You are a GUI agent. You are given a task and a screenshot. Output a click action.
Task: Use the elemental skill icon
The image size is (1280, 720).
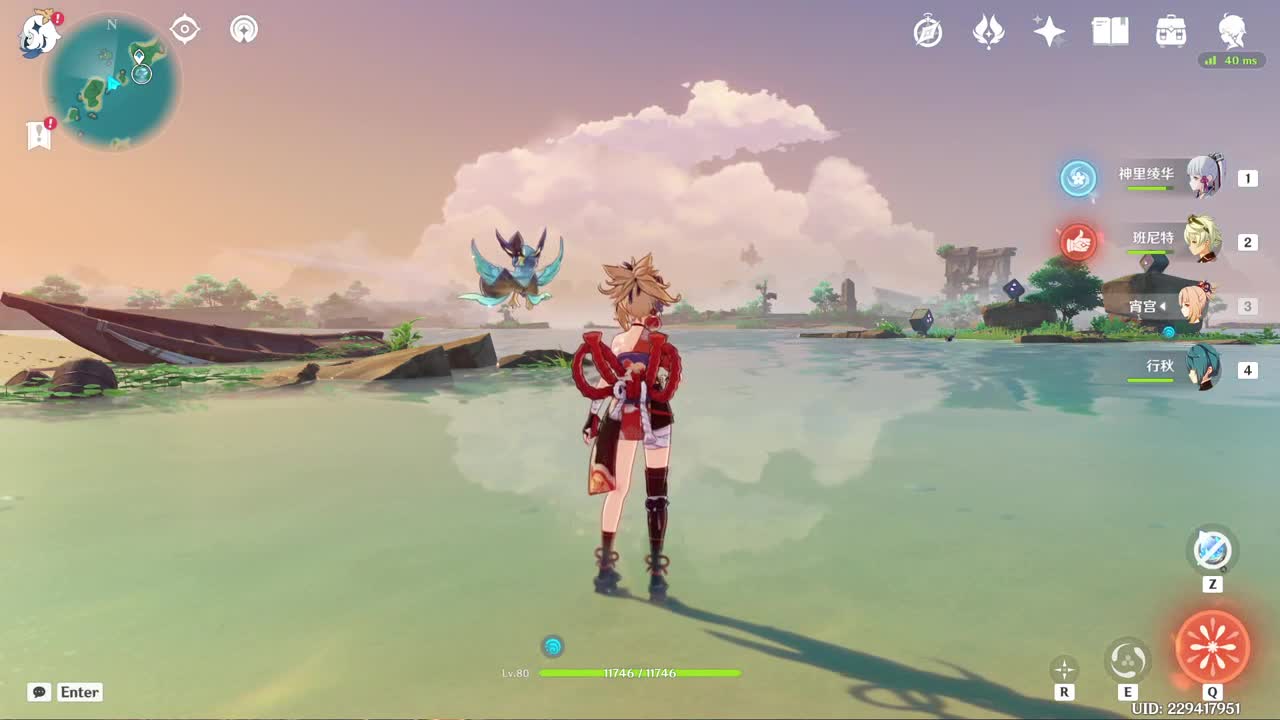coord(1128,660)
